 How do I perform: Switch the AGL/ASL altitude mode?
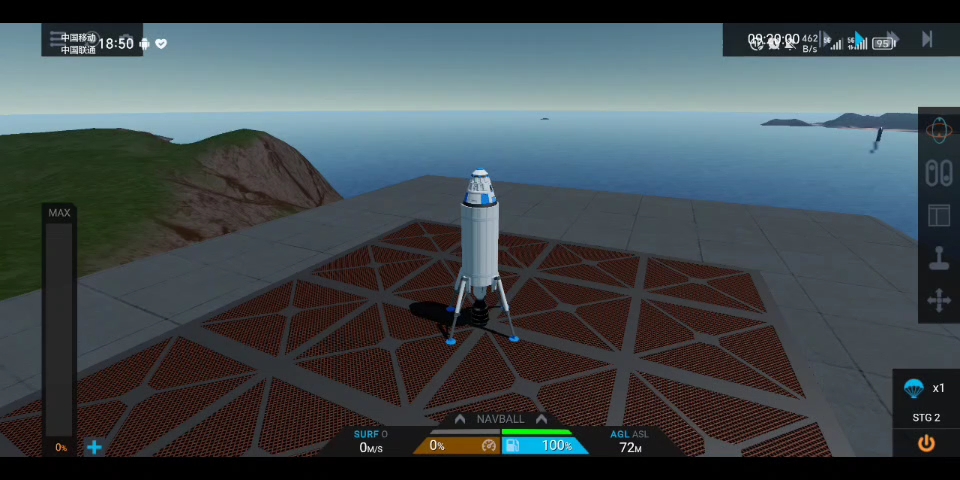tap(629, 434)
